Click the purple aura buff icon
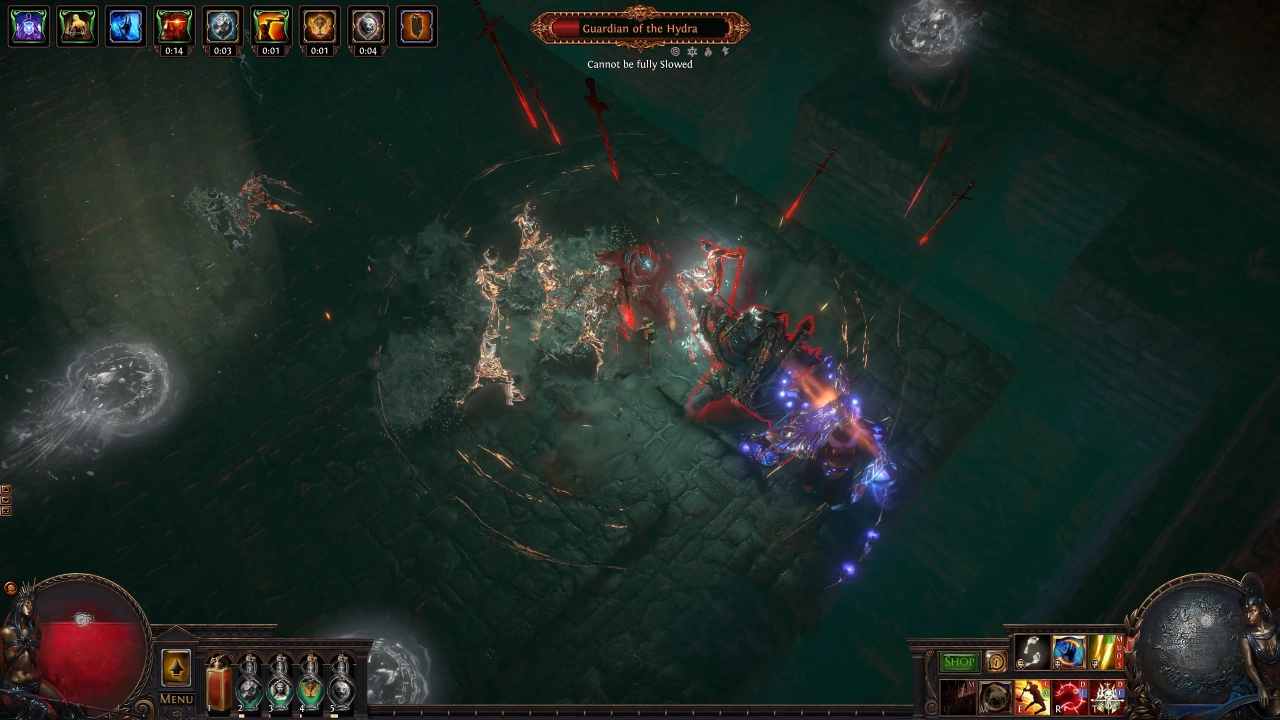Image resolution: width=1280 pixels, height=720 pixels. point(29,27)
